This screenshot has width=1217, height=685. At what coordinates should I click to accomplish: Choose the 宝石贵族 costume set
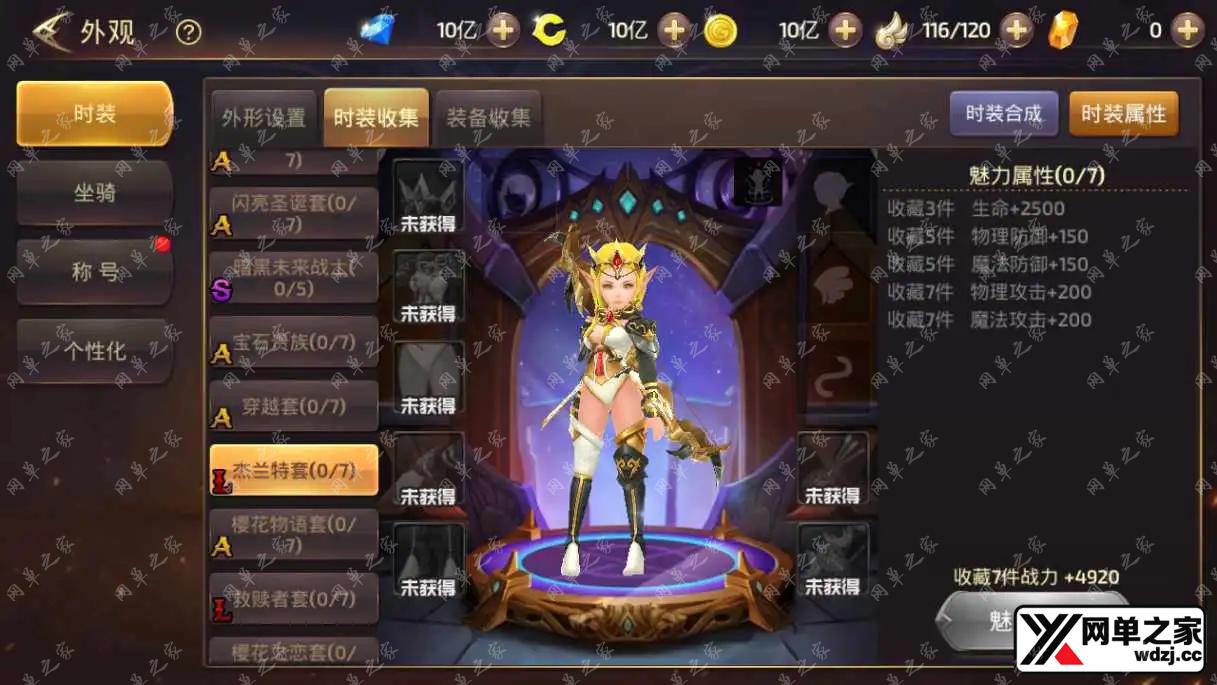pyautogui.click(x=294, y=342)
